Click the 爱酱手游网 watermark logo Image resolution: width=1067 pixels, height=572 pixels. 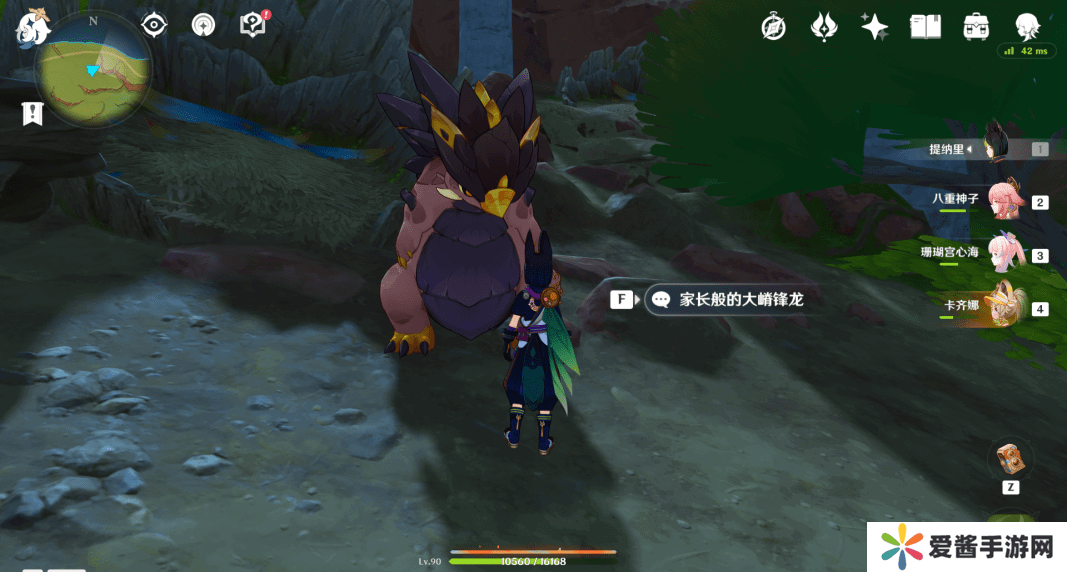click(965, 547)
